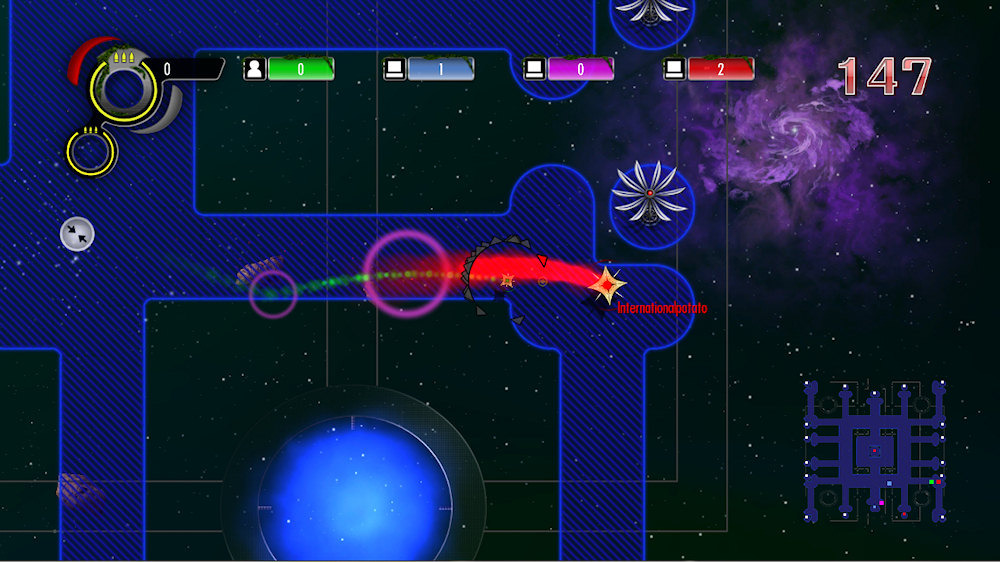Select the large primary weapon ring

(x=122, y=90)
